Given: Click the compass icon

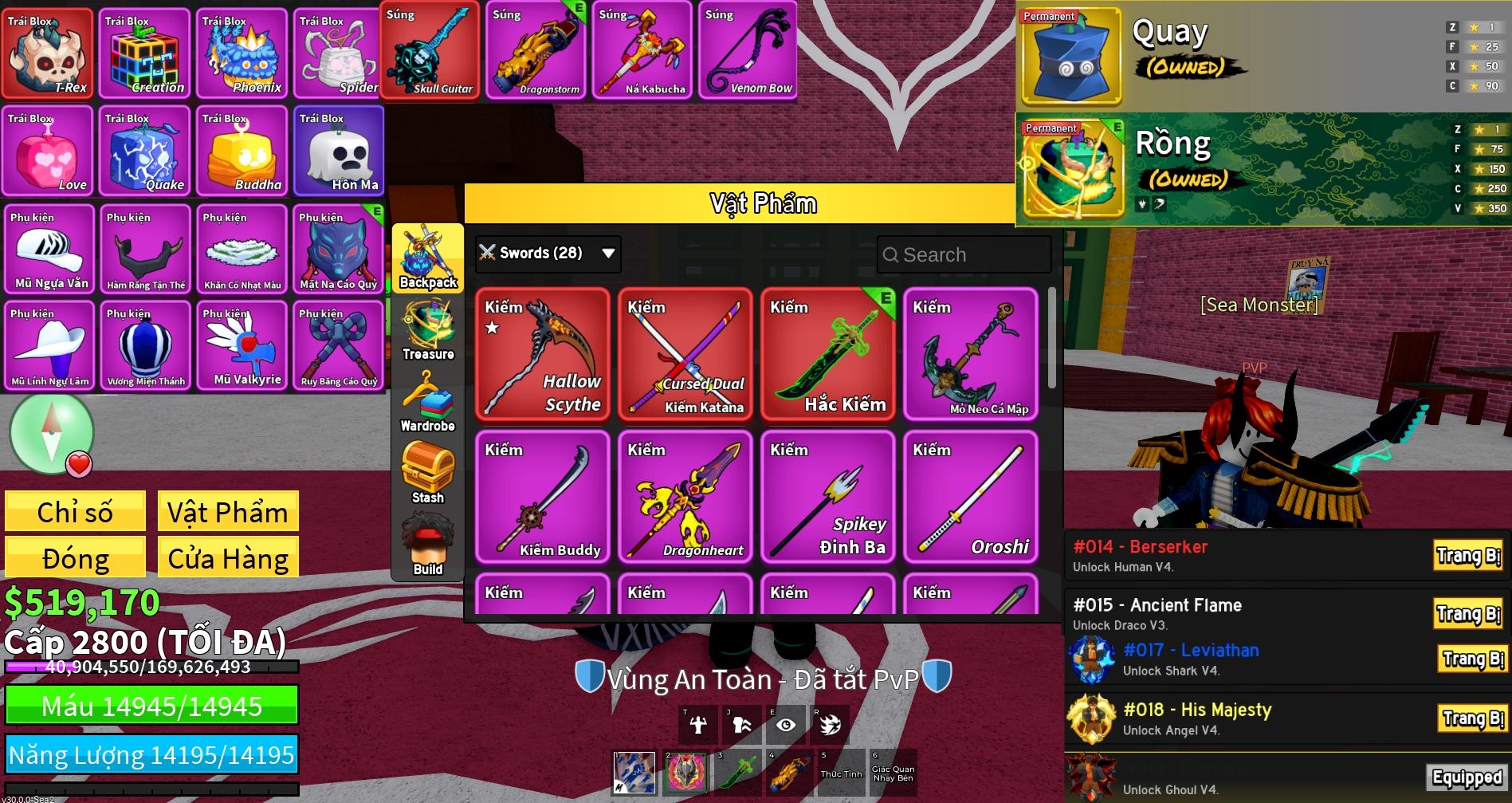Looking at the screenshot, I should 52,433.
